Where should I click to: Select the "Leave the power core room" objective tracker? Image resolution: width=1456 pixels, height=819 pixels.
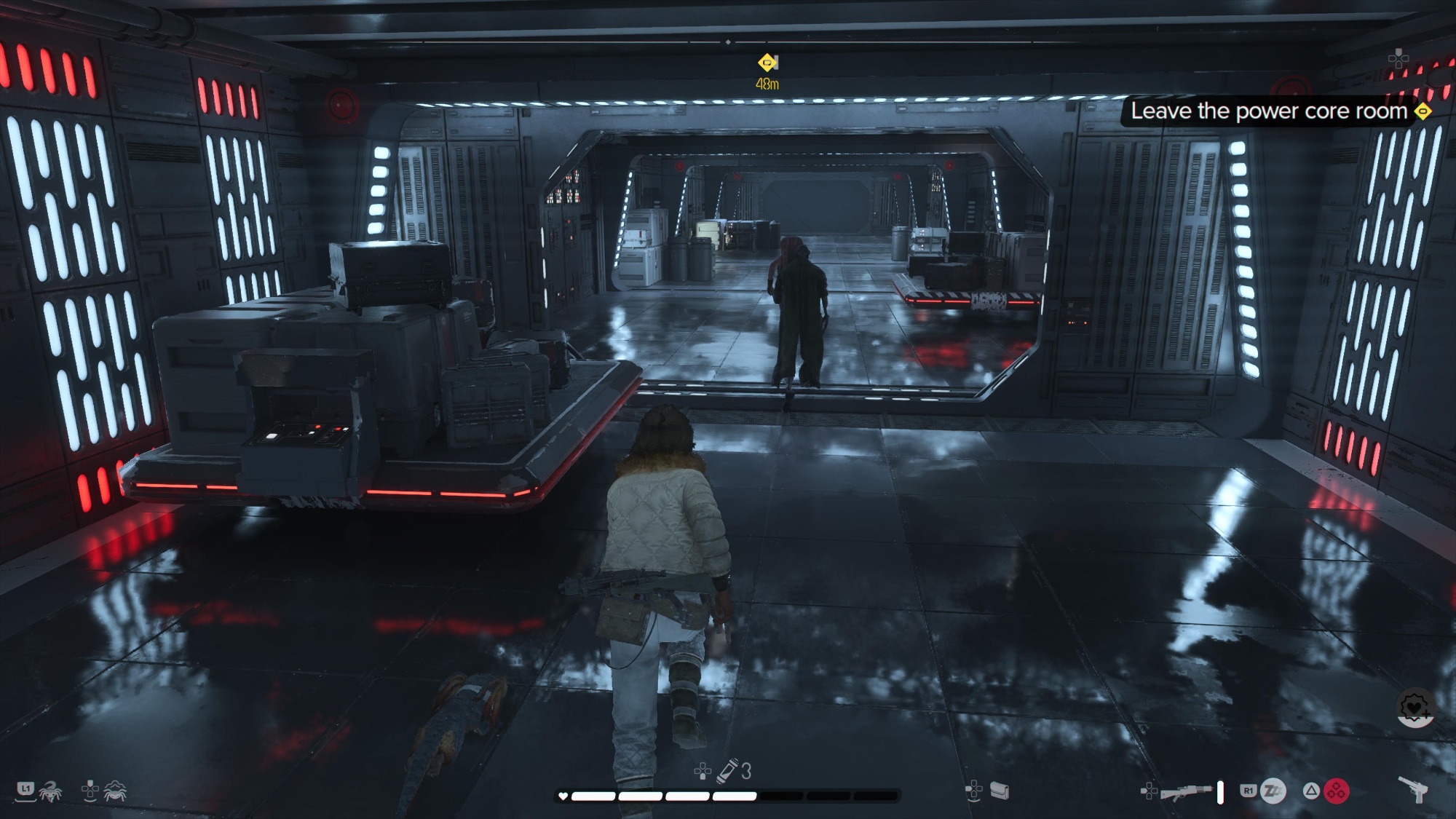point(1269,111)
